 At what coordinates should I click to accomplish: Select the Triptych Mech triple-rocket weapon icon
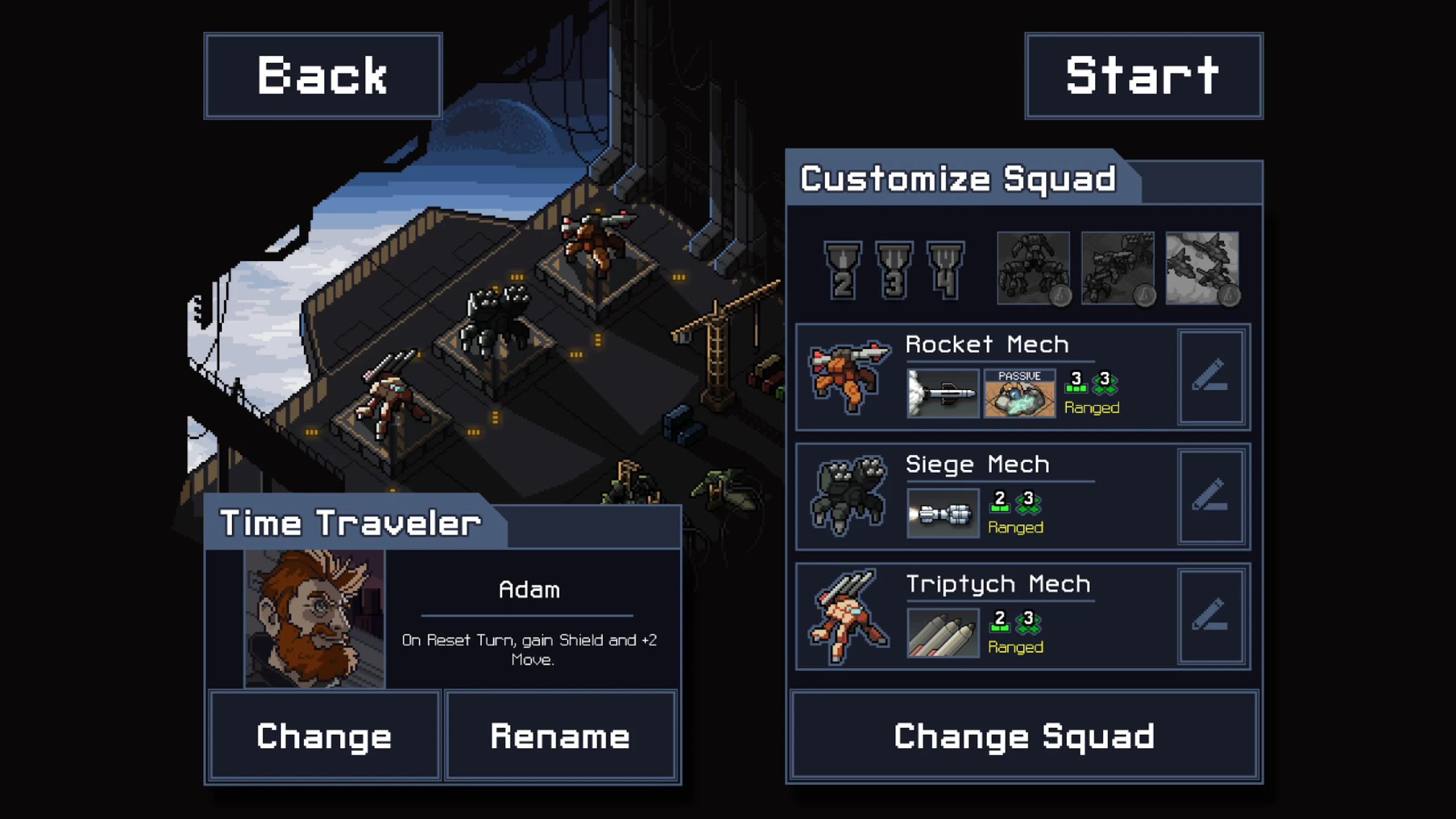coord(942,632)
